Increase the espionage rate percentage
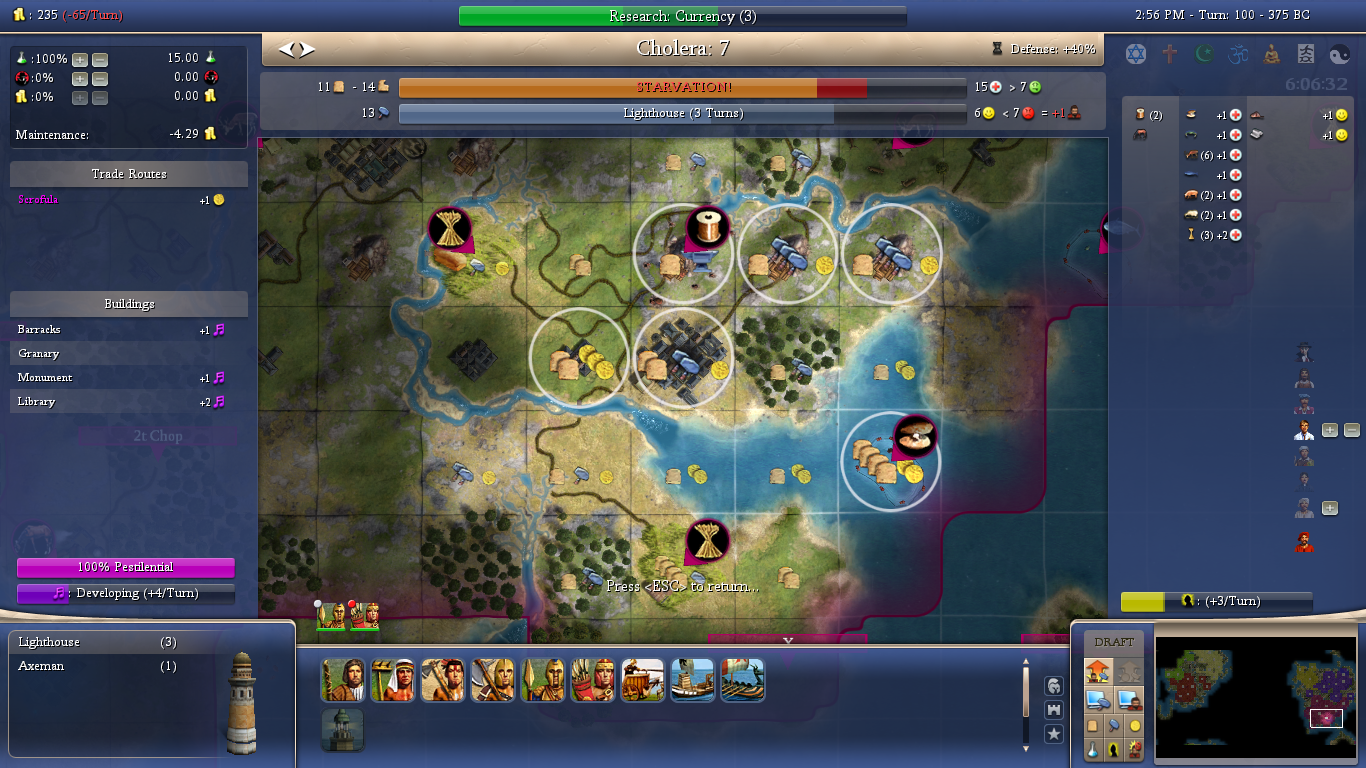1366x768 pixels. [80, 79]
